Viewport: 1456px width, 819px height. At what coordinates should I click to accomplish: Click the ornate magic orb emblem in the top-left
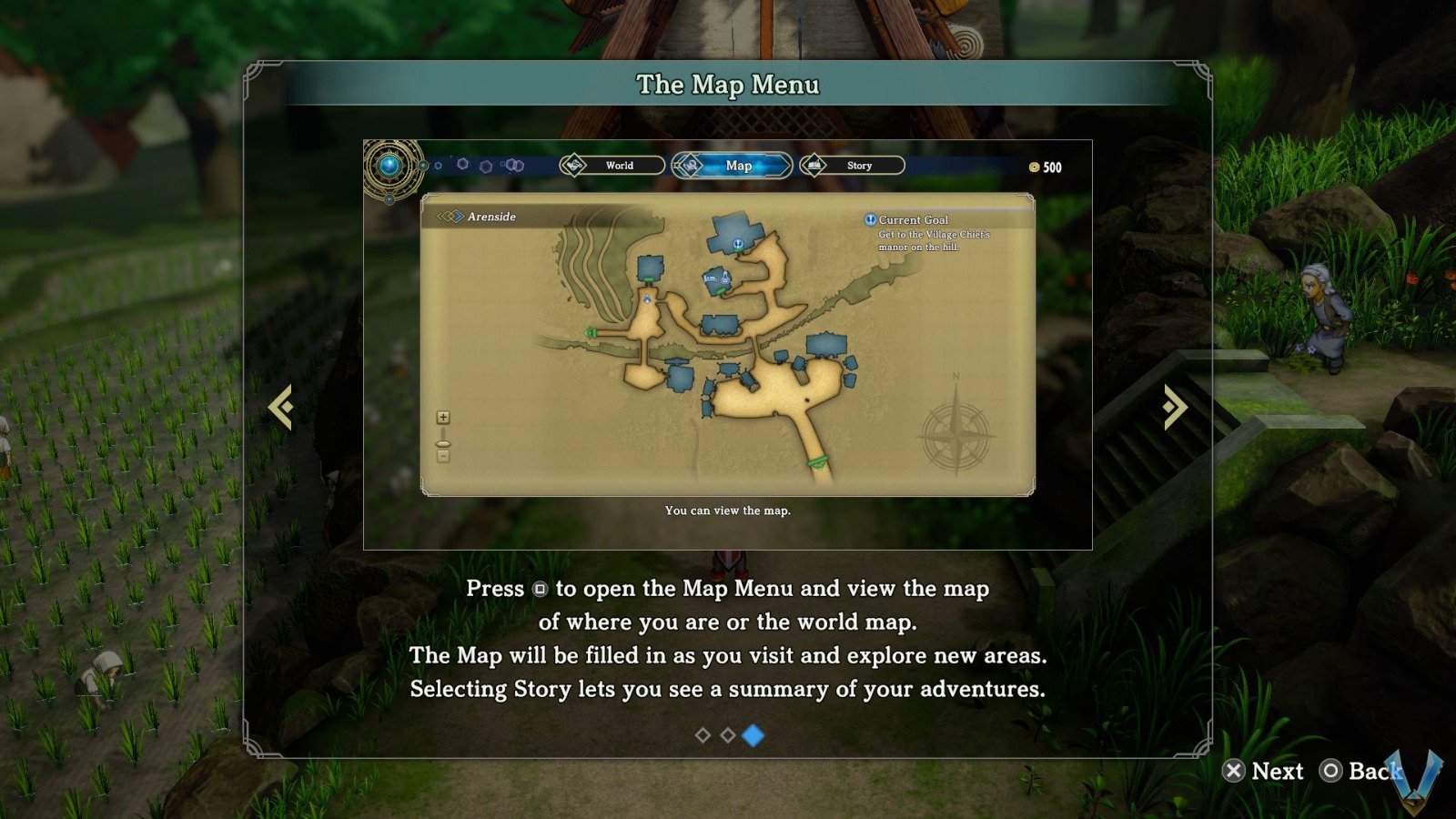point(391,167)
